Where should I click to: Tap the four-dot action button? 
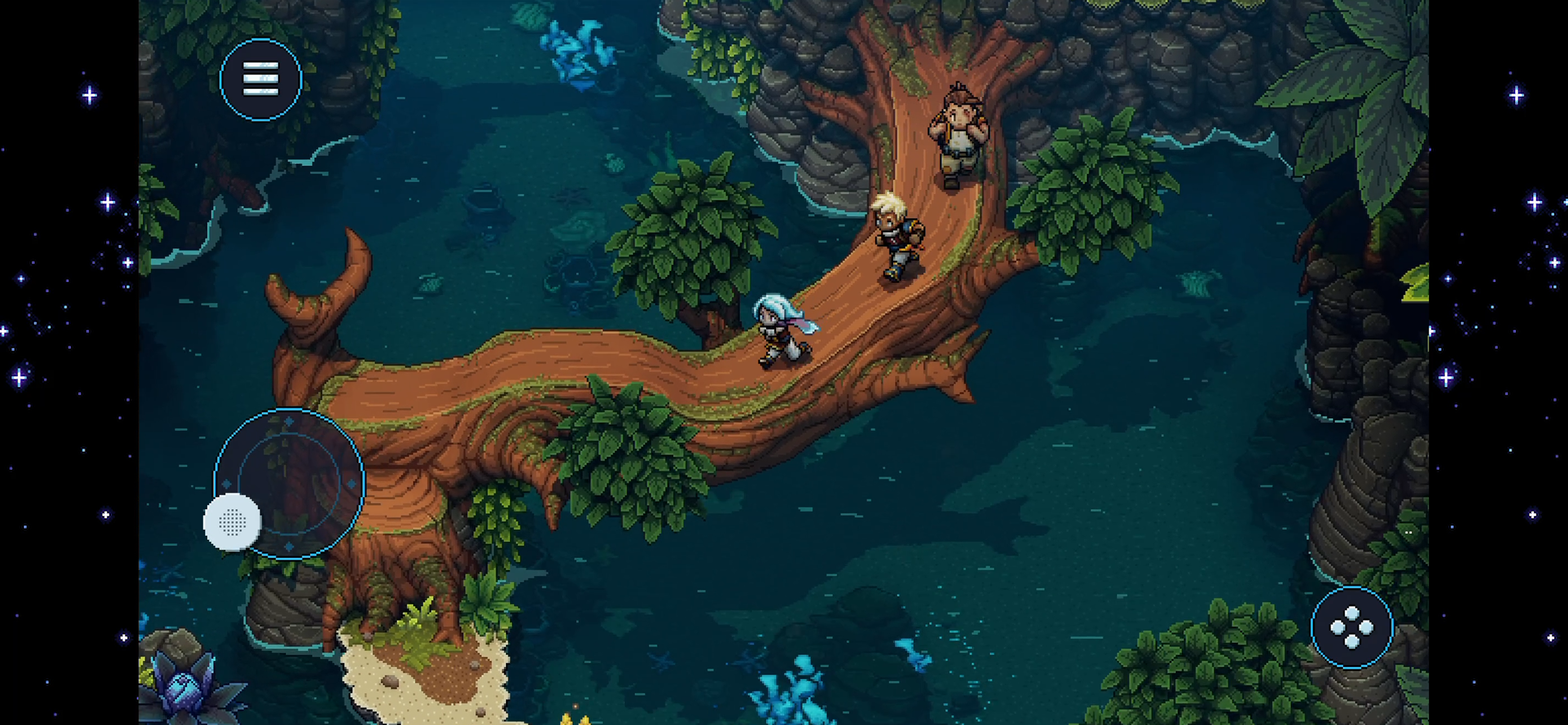pos(1351,628)
